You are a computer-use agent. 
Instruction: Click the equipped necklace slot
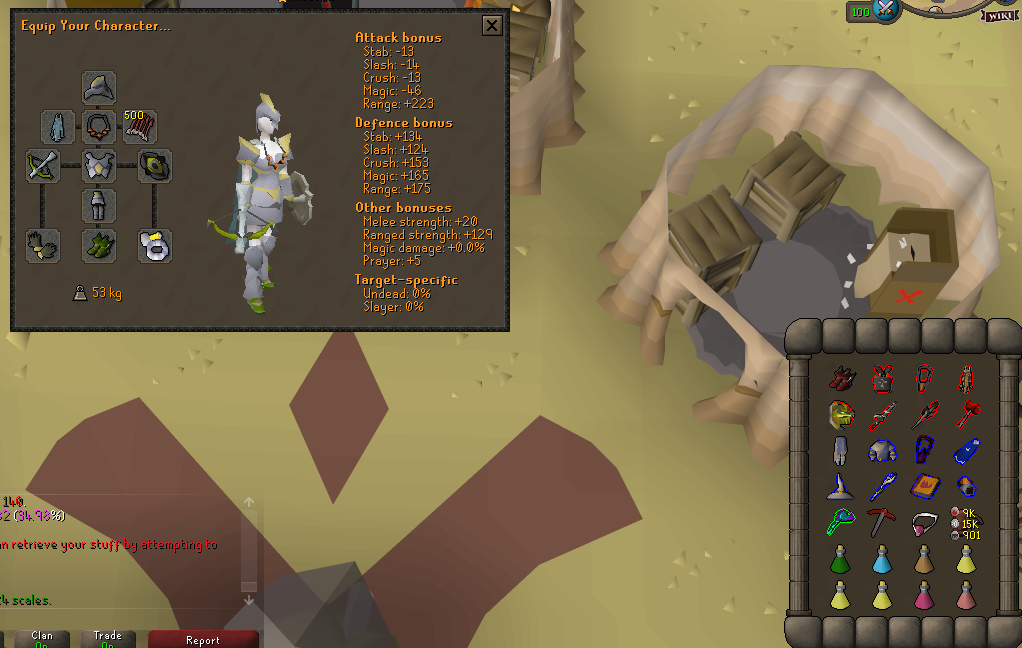coord(99,127)
